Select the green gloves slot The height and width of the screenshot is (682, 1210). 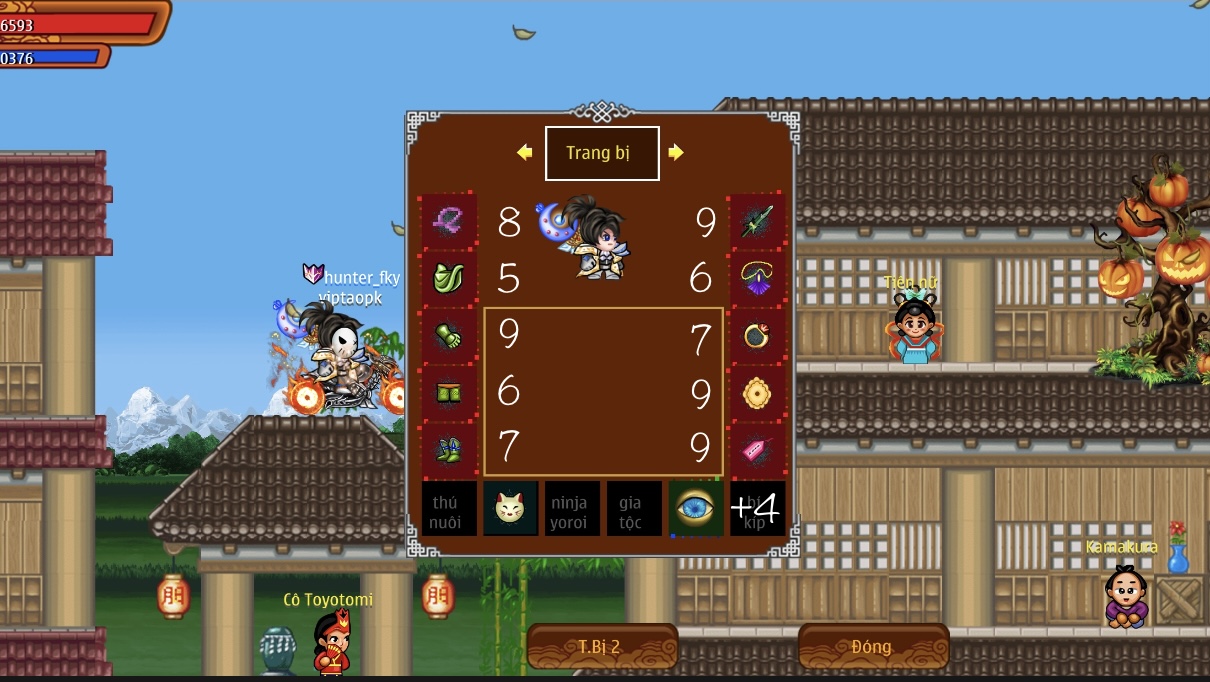pyautogui.click(x=448, y=336)
